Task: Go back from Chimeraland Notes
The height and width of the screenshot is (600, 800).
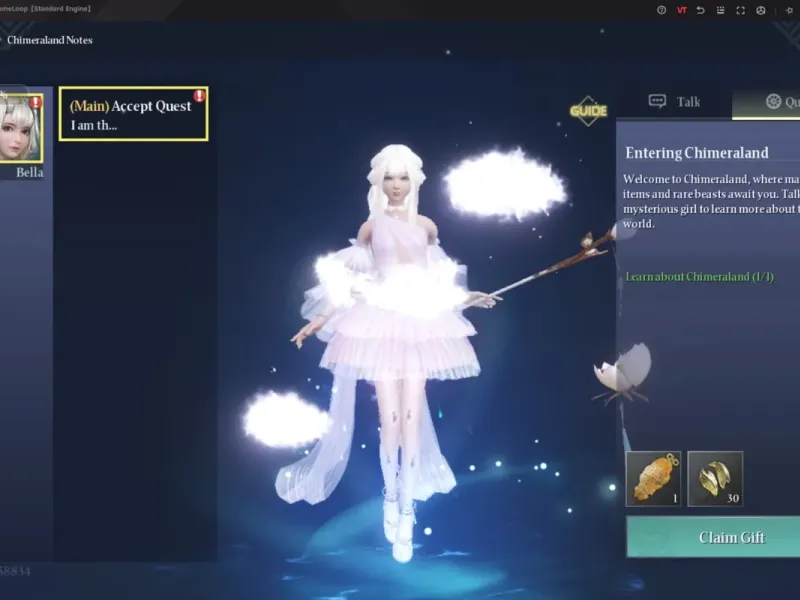Action: [3, 40]
